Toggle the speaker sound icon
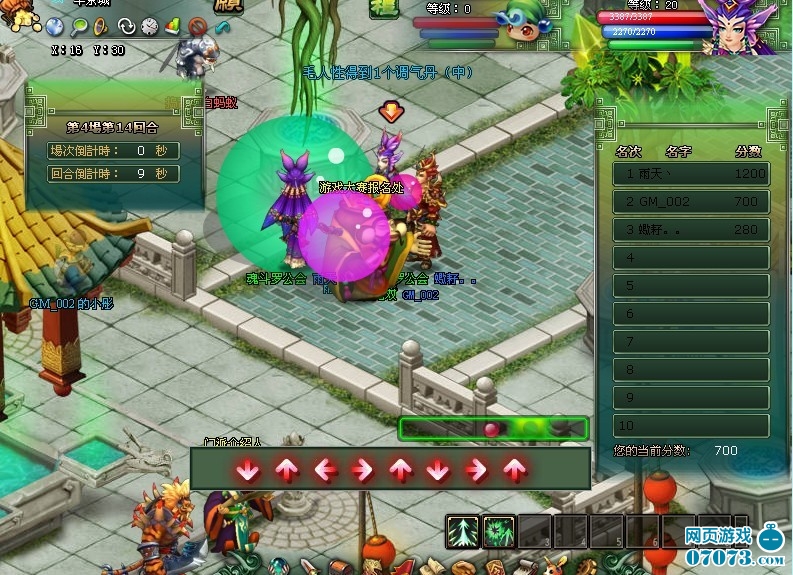Viewport: 793px width, 575px height. [x=102, y=26]
